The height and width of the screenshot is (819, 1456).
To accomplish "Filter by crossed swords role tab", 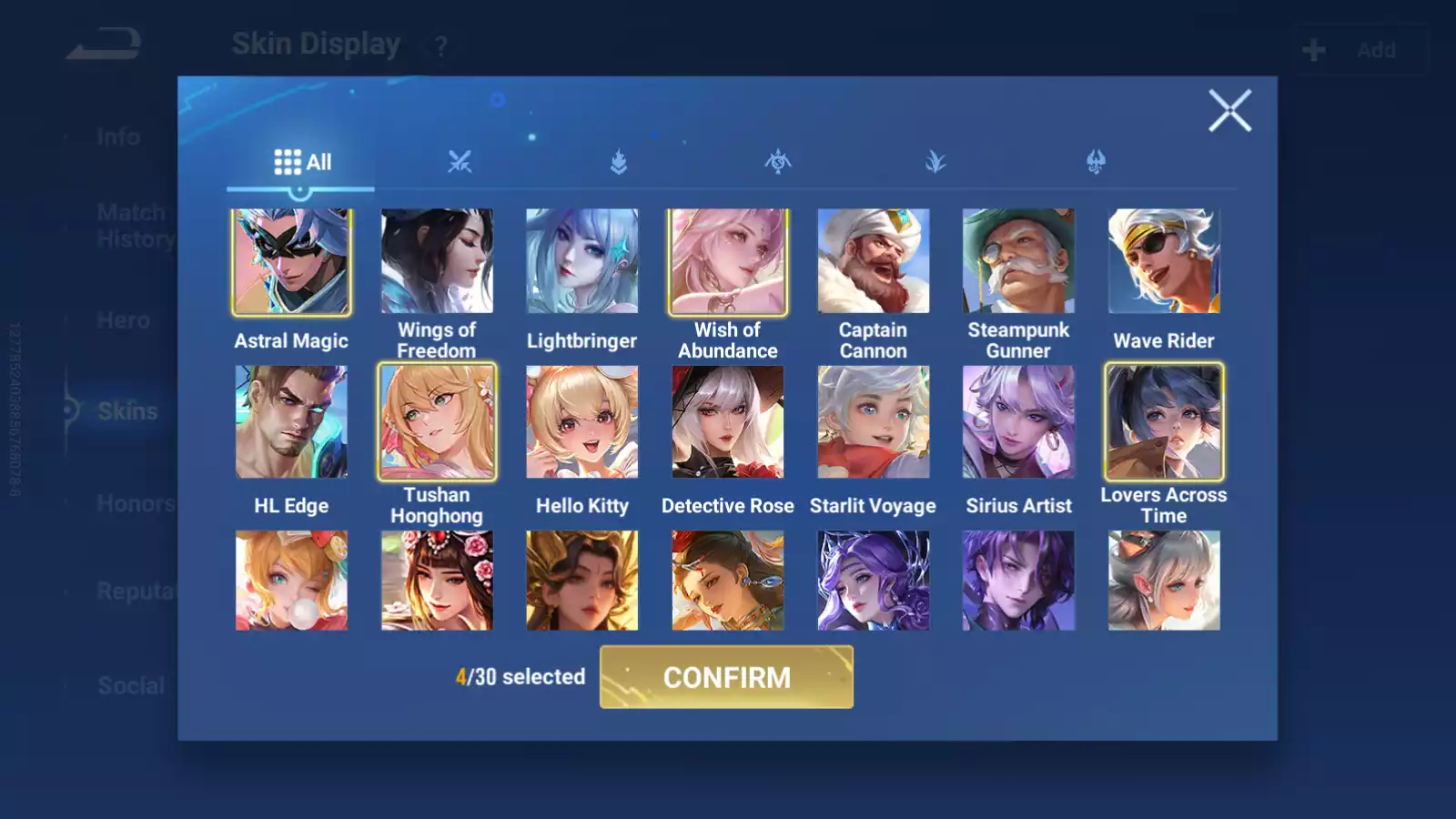I will point(460,163).
